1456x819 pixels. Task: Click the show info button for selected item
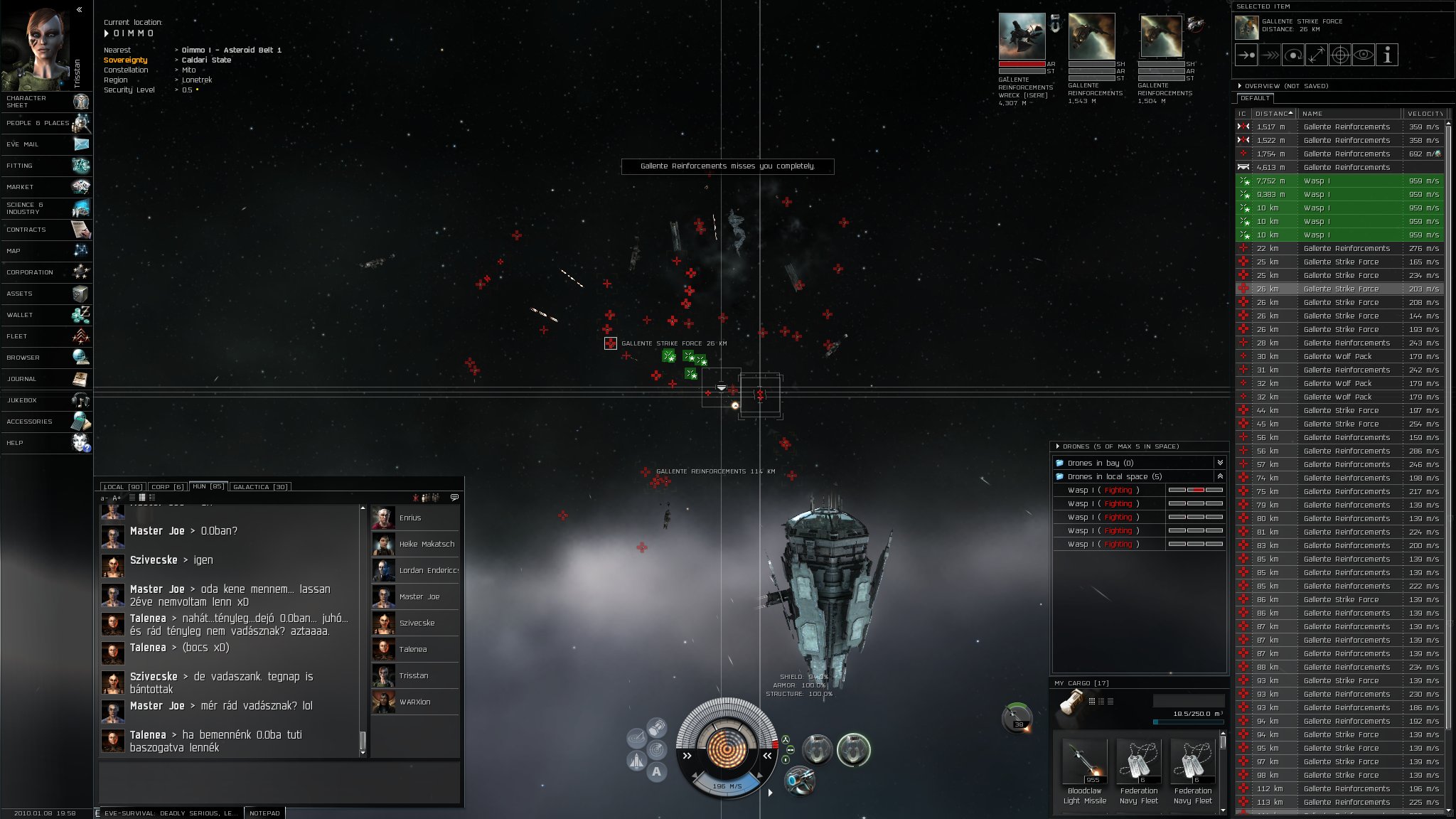tap(1387, 55)
